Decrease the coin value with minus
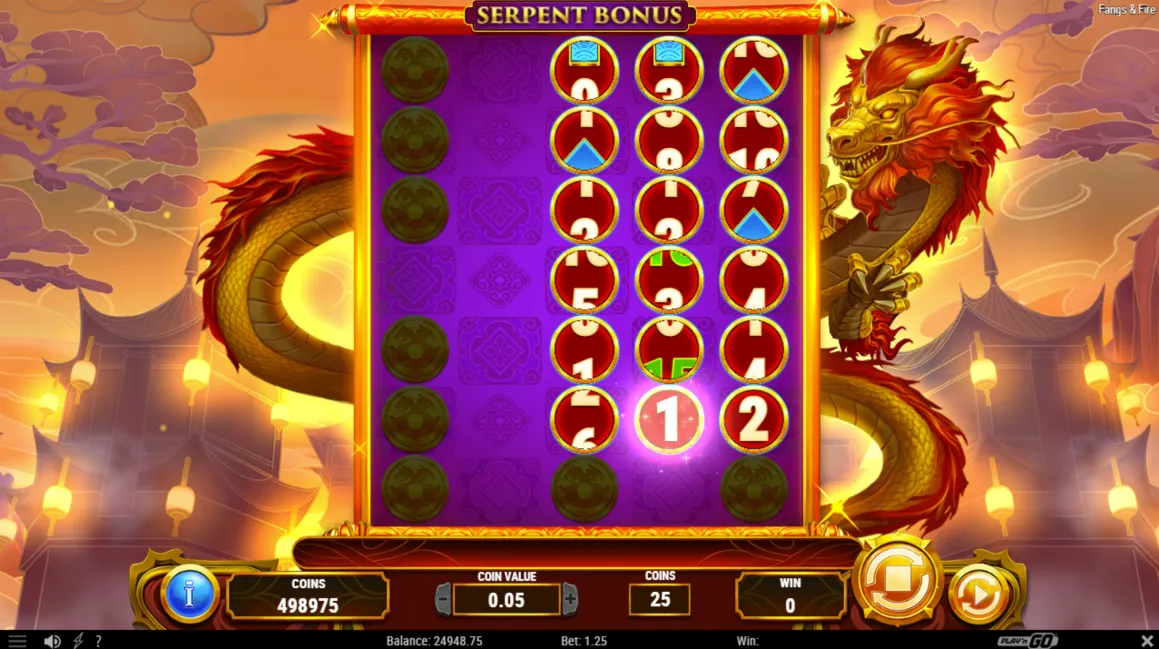This screenshot has width=1159, height=649. click(443, 600)
